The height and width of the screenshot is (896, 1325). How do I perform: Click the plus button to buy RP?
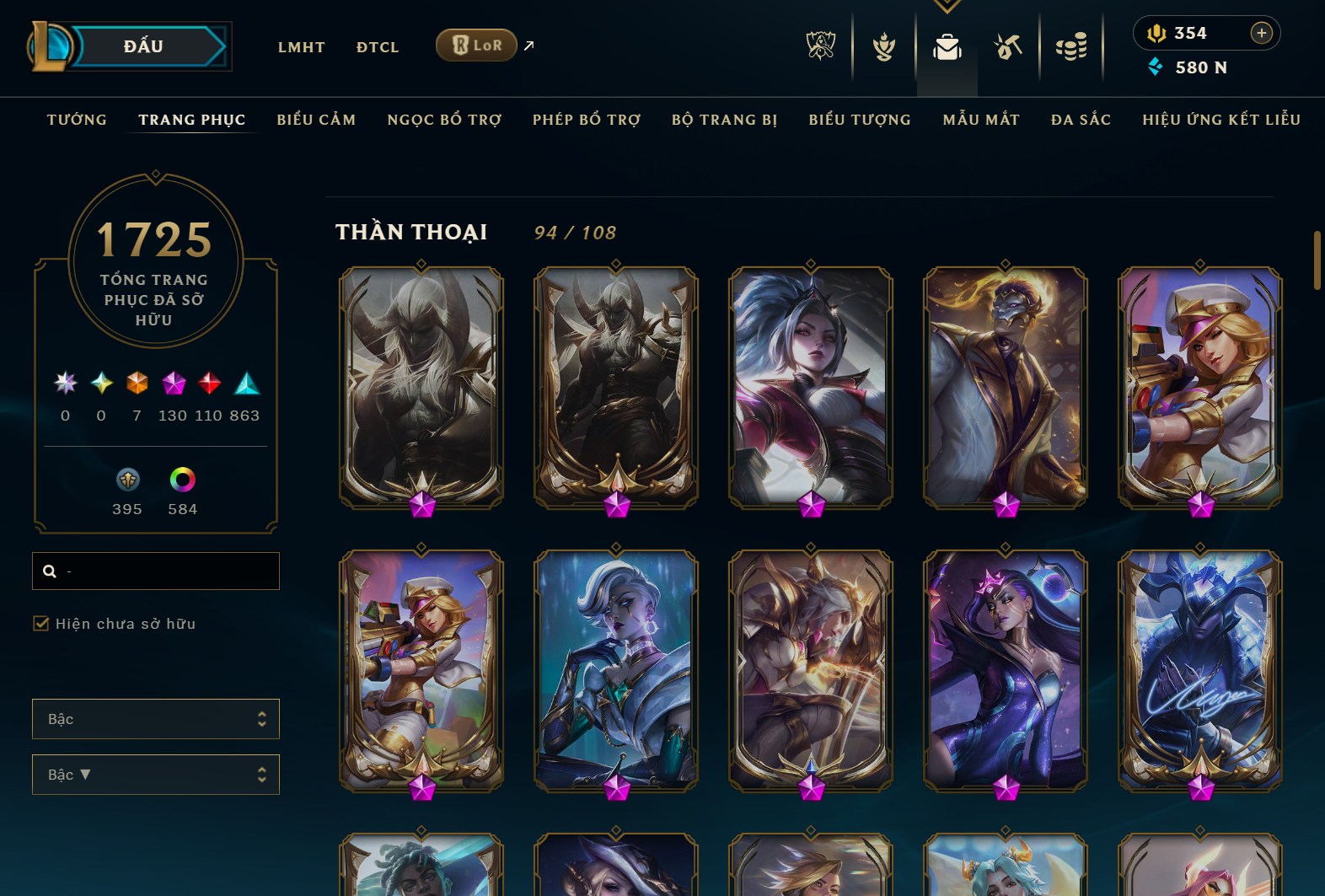tap(1262, 33)
